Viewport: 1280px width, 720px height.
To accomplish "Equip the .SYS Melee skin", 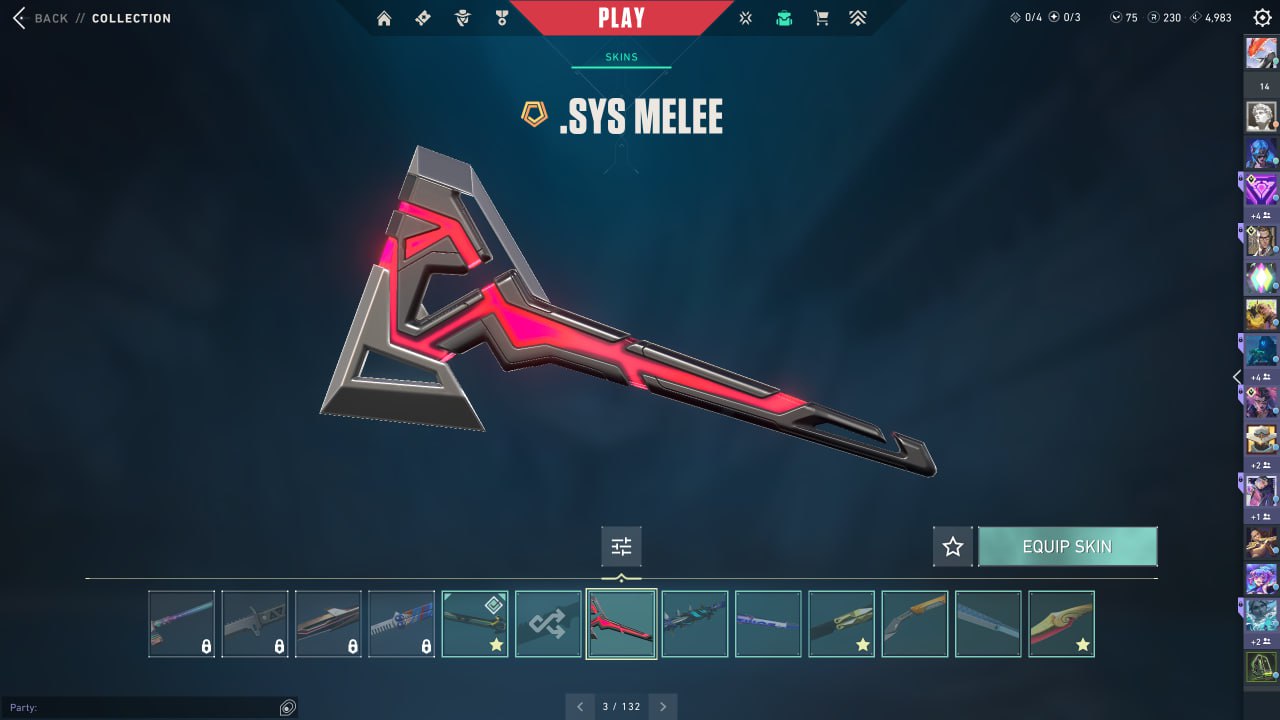I will coord(1067,547).
